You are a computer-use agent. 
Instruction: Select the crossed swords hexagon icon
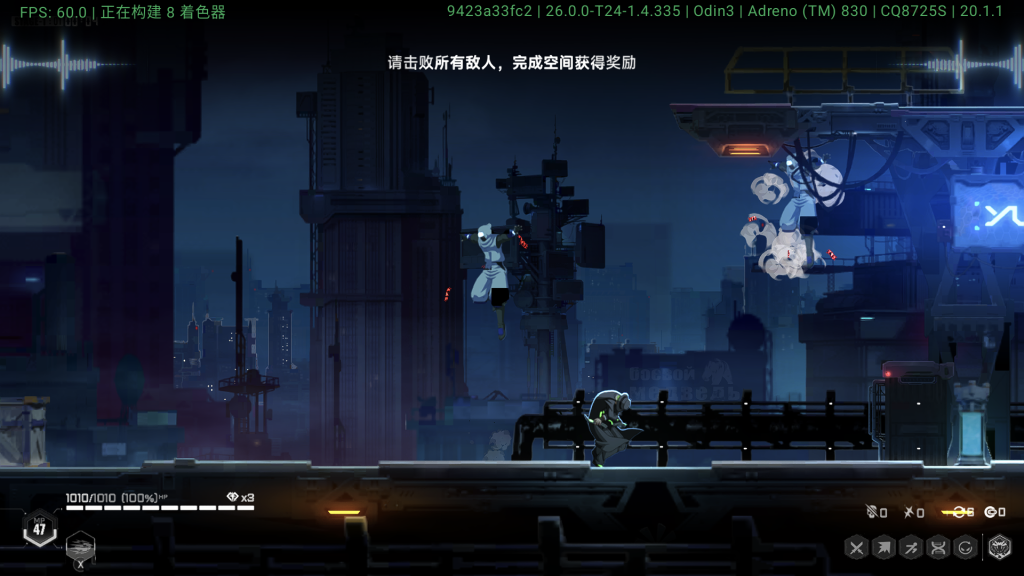coord(856,547)
